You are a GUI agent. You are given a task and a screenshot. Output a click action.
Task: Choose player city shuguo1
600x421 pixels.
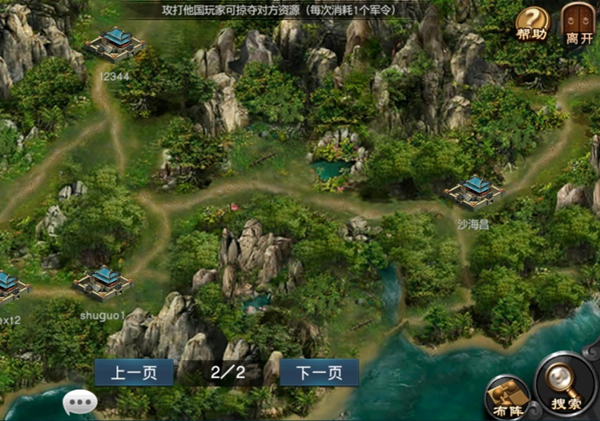103,282
